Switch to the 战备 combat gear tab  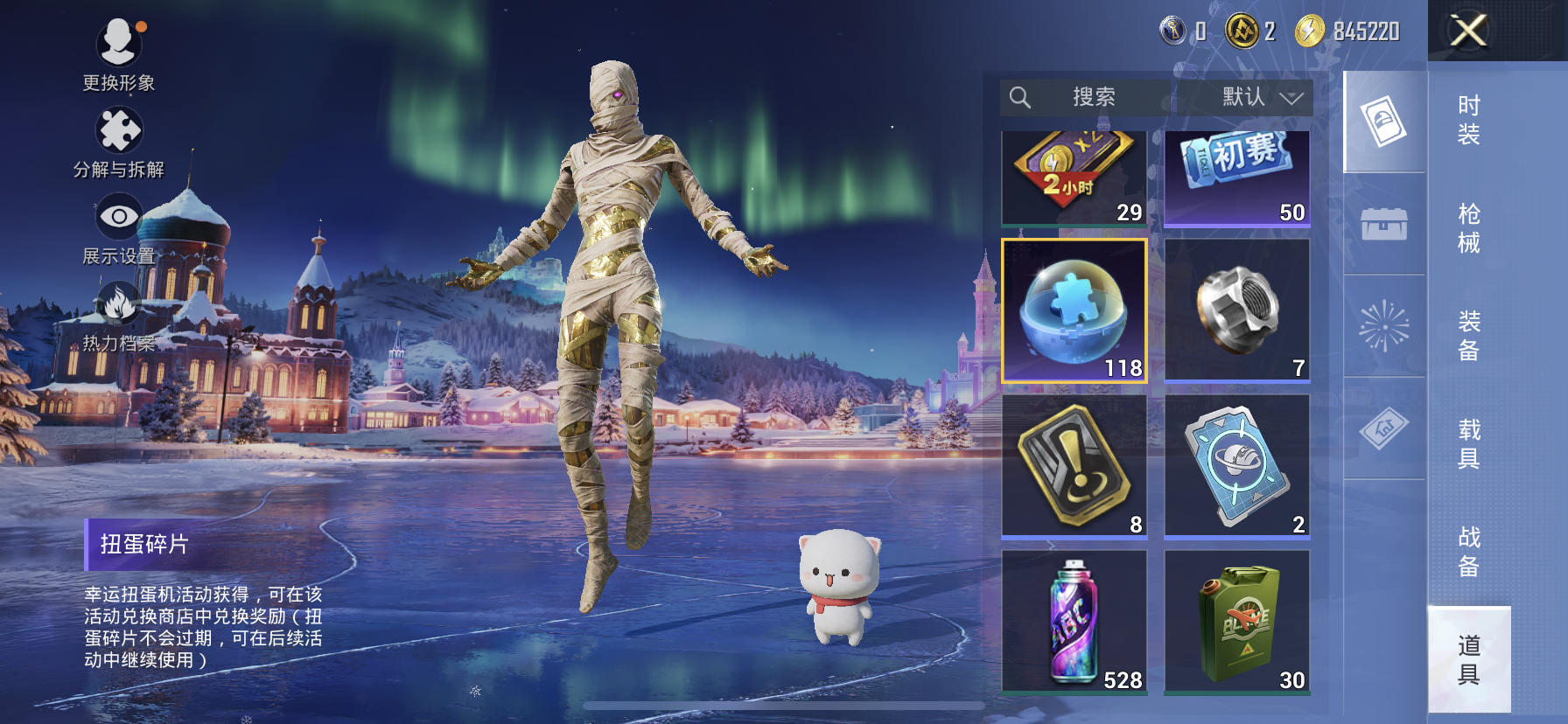[1468, 551]
